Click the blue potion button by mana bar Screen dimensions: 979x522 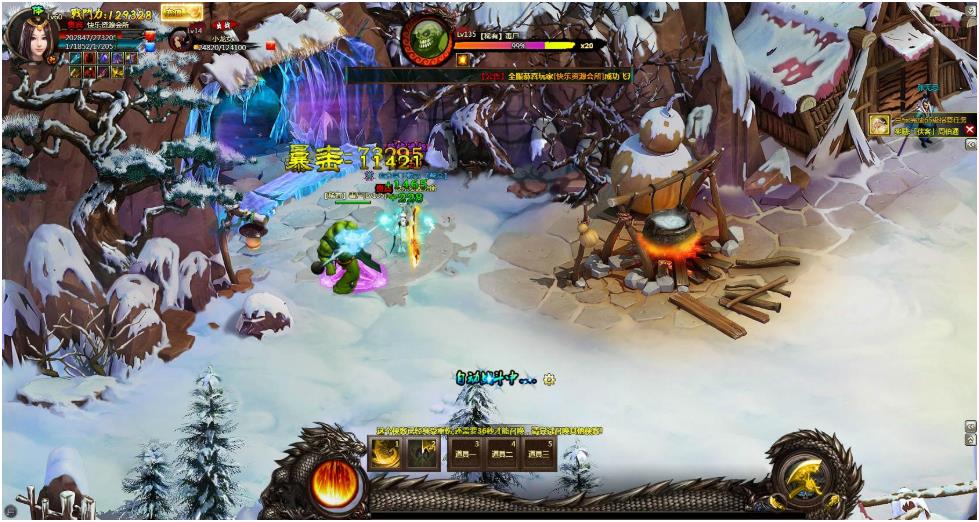[150, 47]
